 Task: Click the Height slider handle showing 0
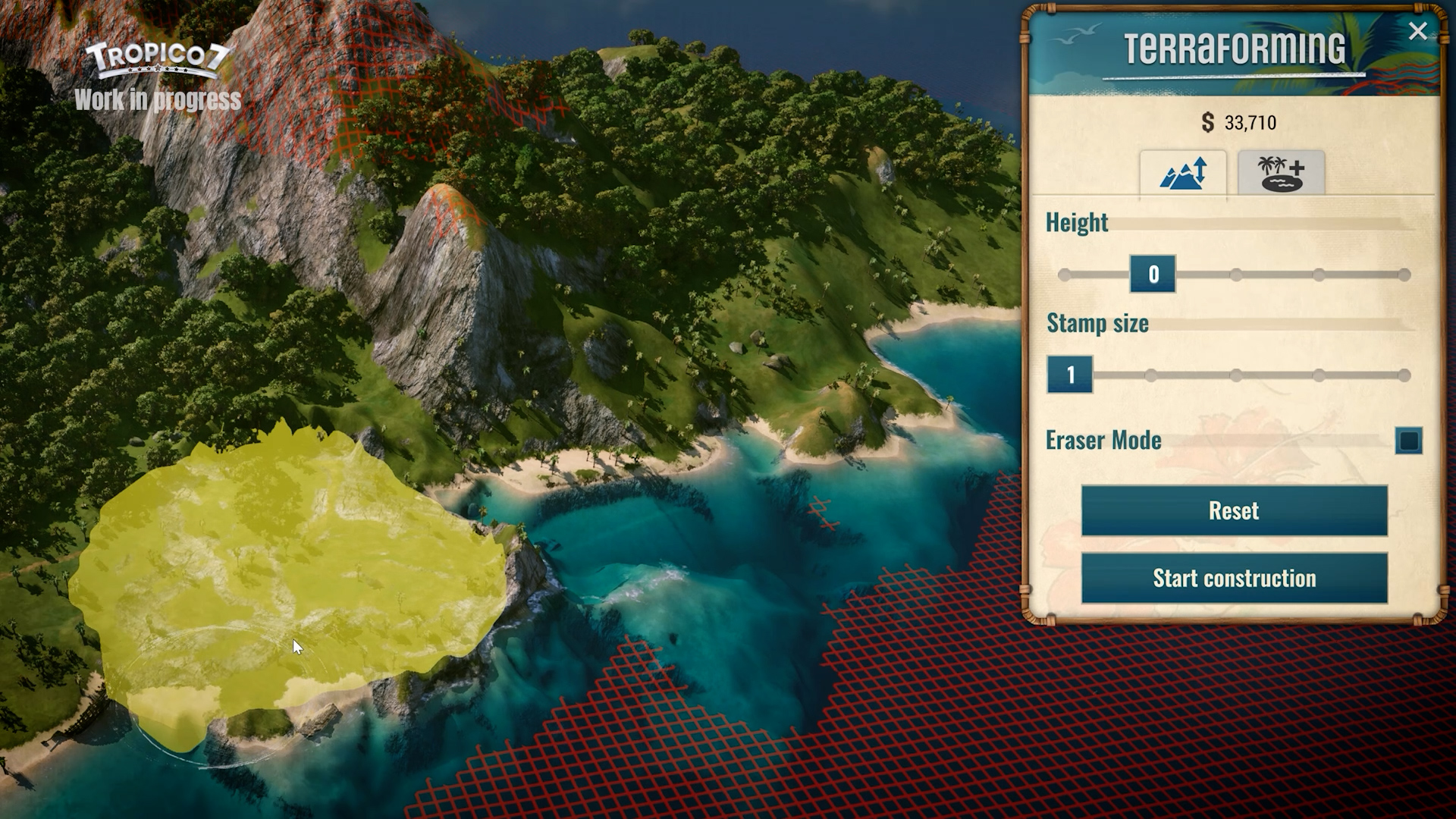[x=1153, y=274]
